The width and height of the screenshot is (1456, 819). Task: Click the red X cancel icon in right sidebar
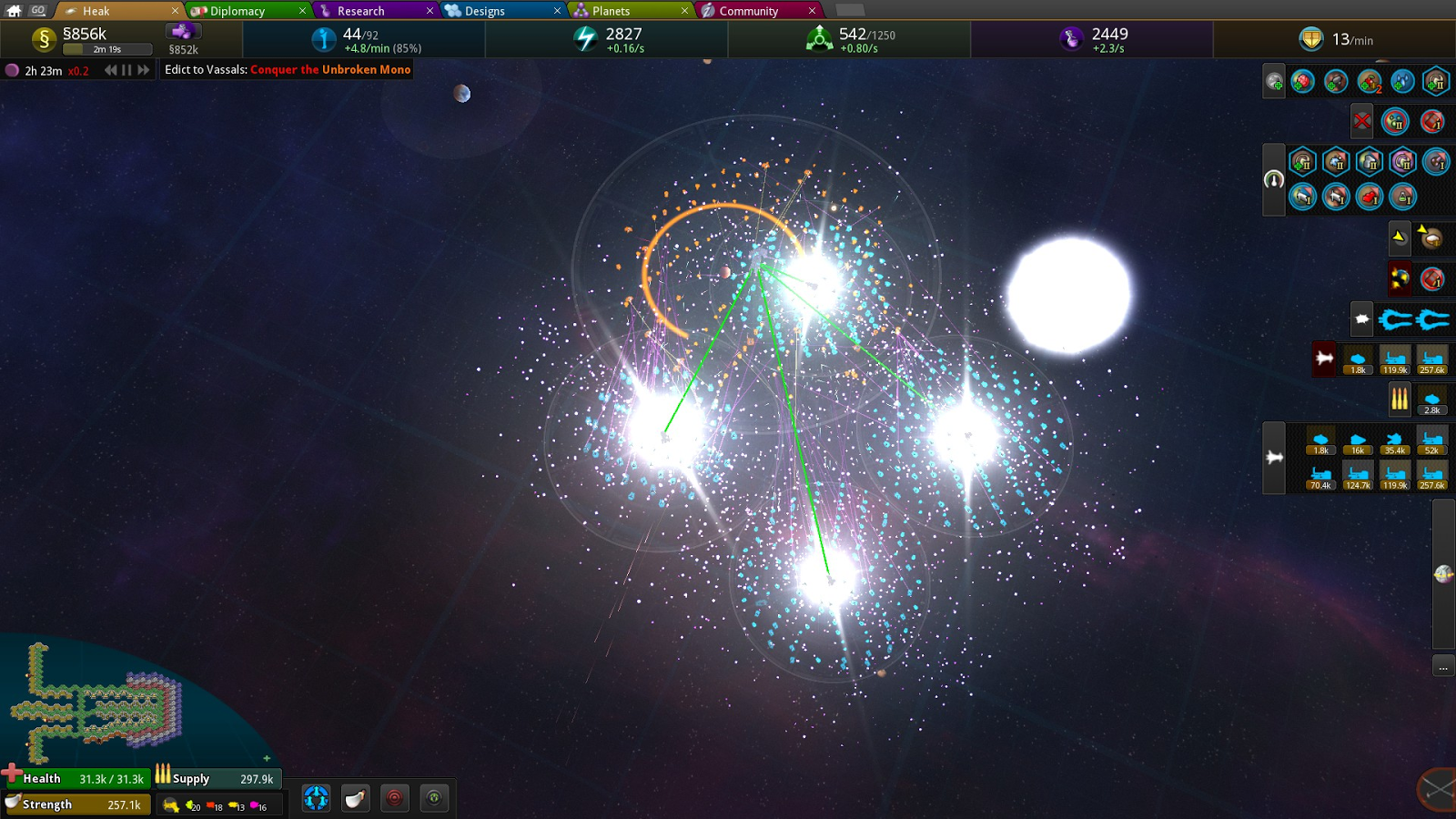click(x=1361, y=120)
